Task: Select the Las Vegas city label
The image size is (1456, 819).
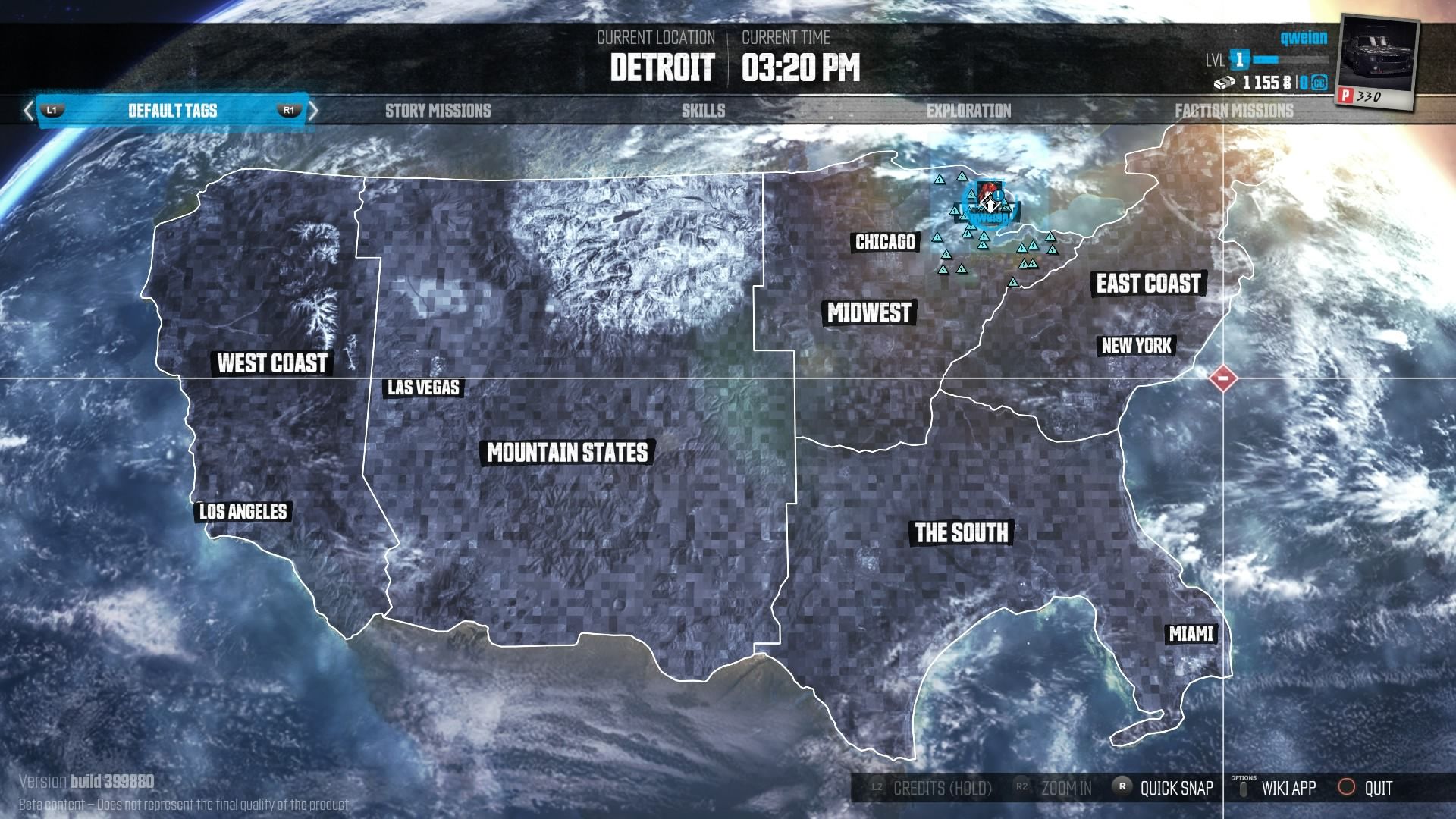Action: point(423,388)
